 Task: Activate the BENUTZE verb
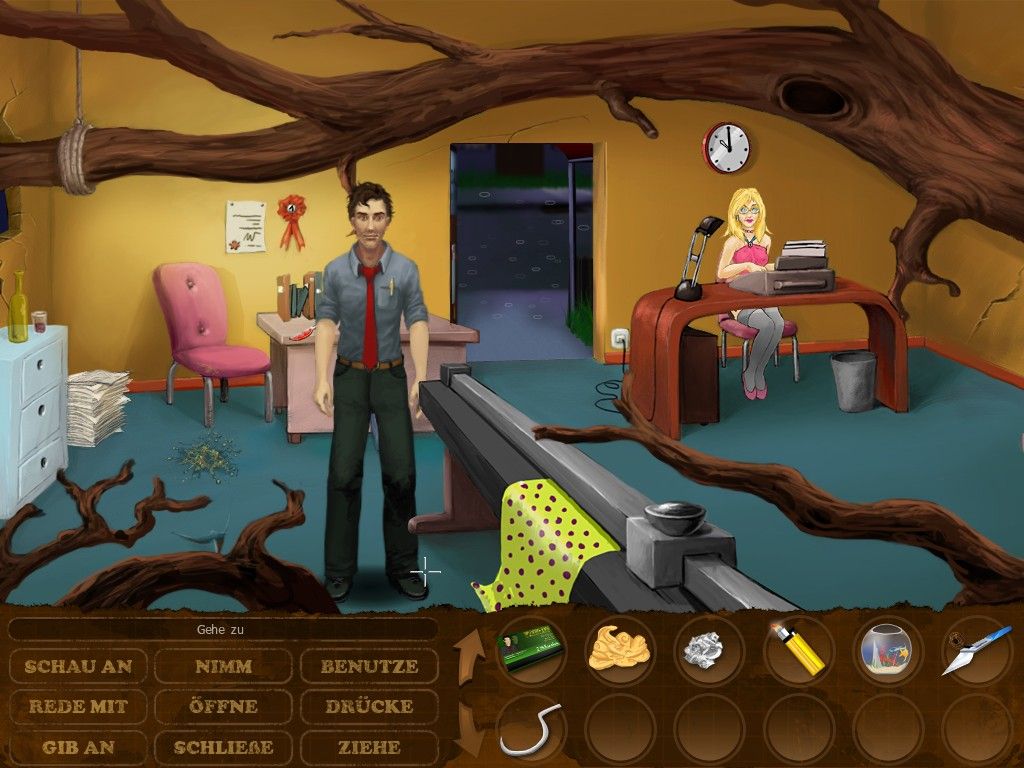(x=369, y=666)
